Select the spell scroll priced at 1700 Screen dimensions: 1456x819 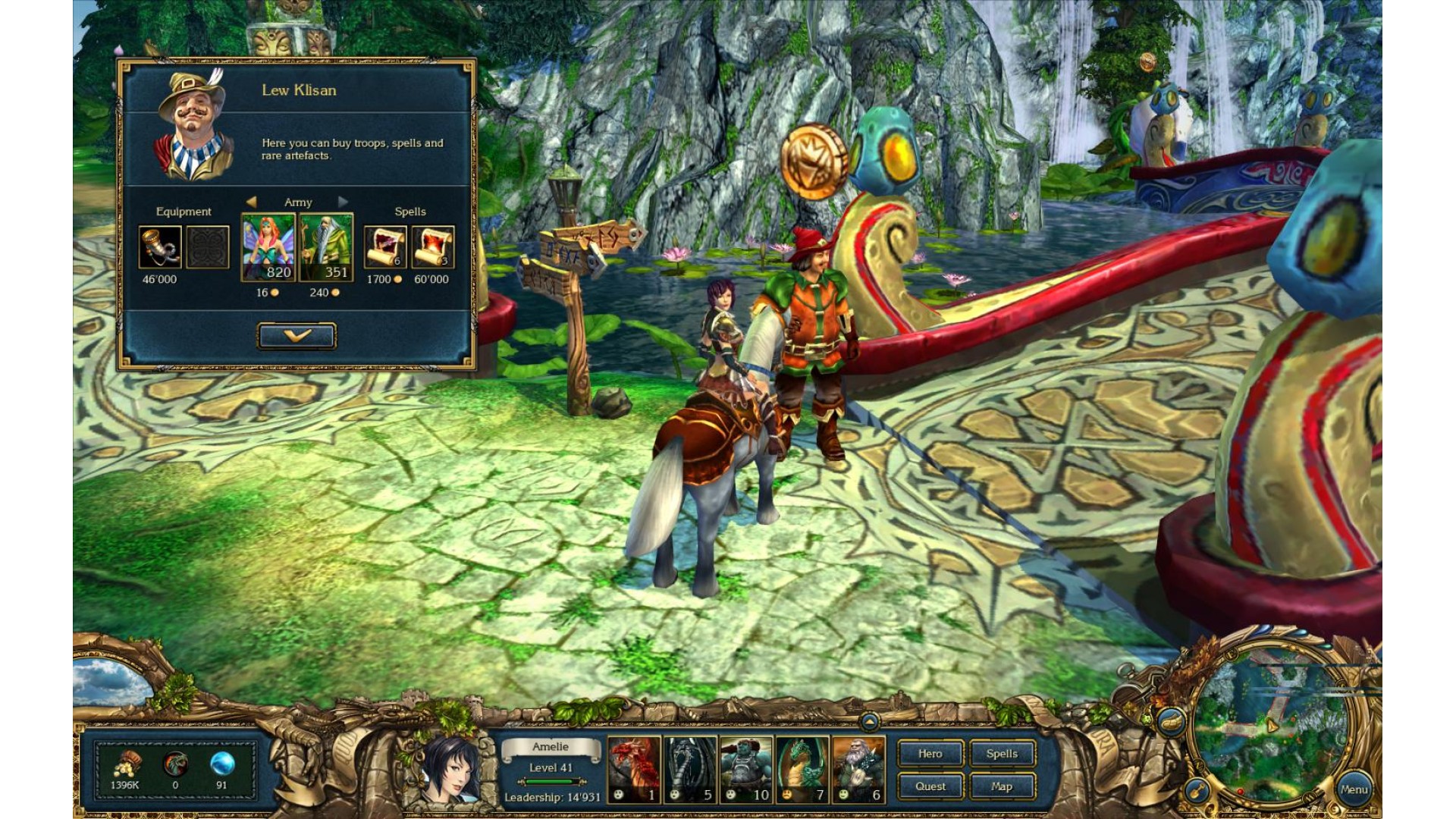pos(385,247)
